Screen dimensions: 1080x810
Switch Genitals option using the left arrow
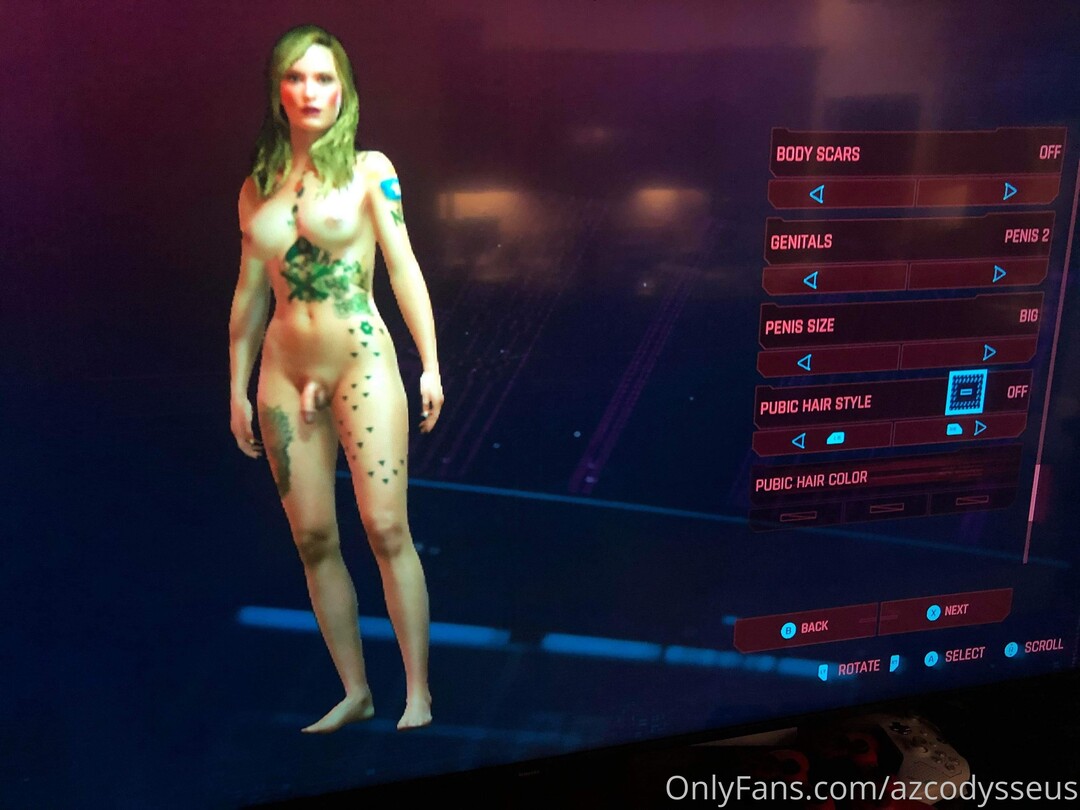[810, 280]
